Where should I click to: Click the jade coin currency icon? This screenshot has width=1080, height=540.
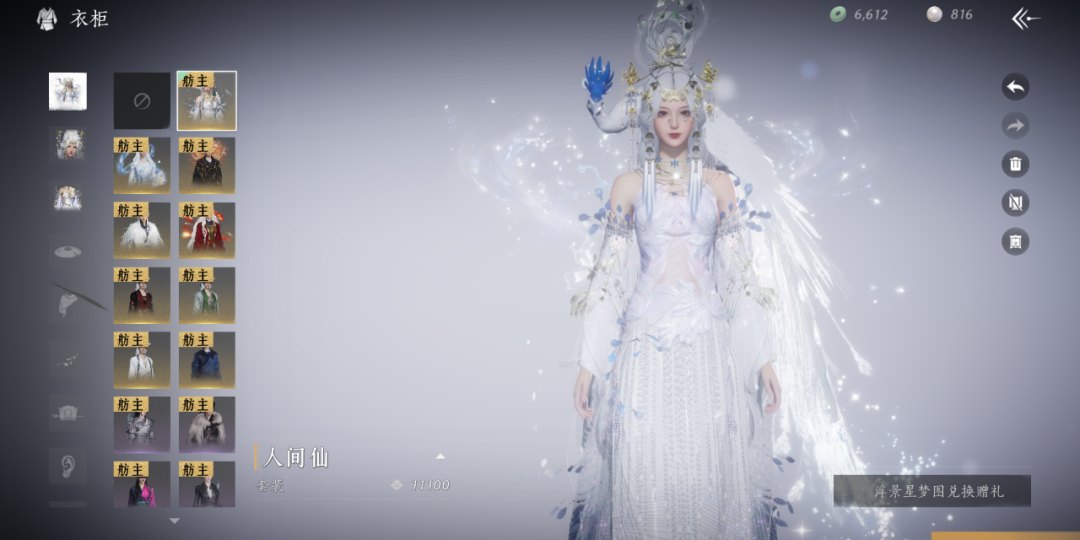pyautogui.click(x=838, y=15)
